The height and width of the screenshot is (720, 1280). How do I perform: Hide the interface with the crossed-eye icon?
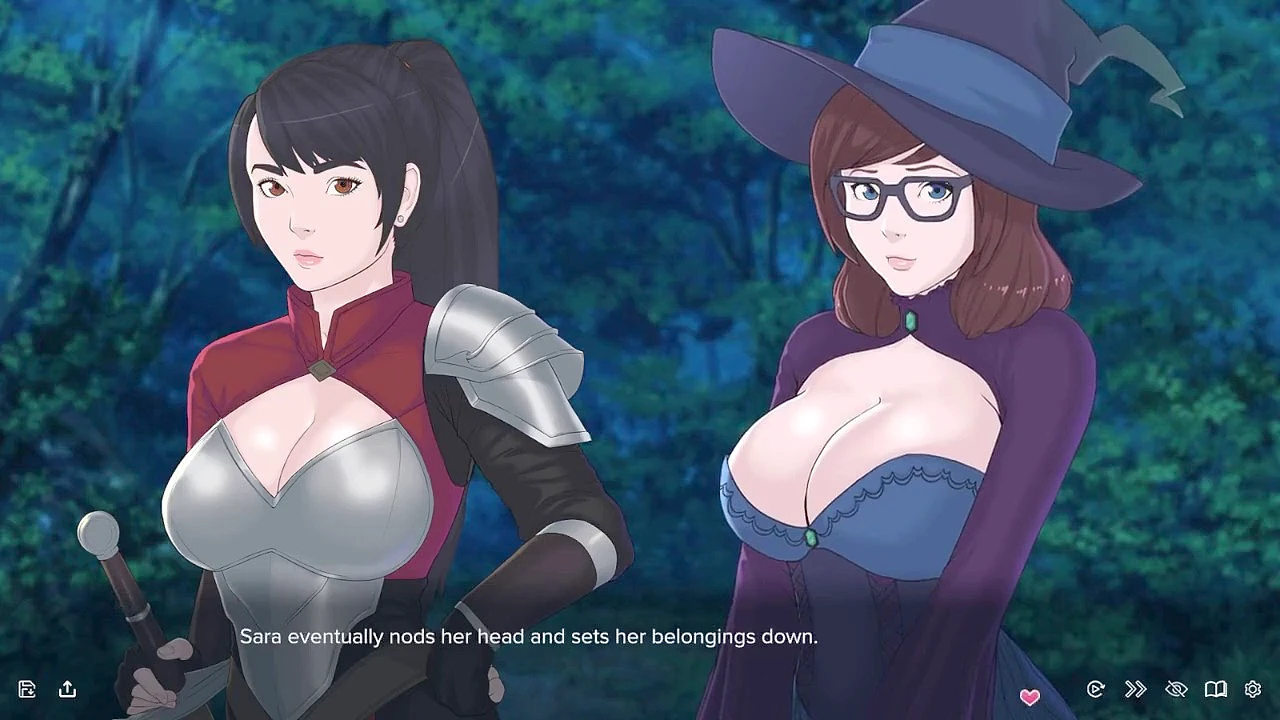(1176, 689)
